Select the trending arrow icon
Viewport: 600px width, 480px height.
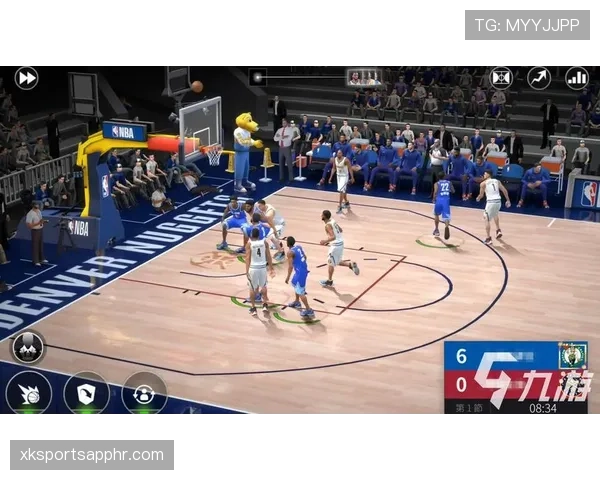tap(539, 77)
